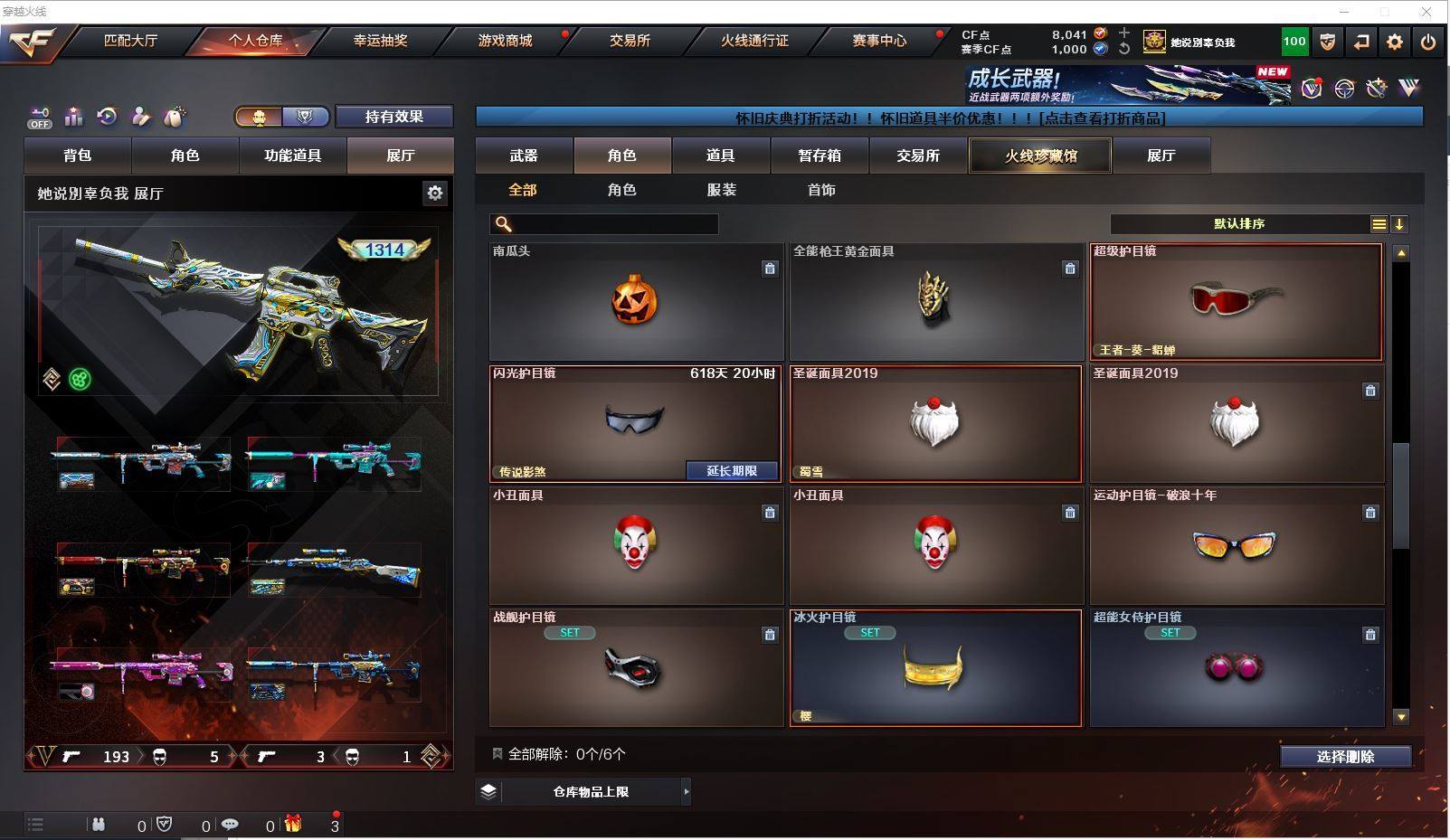Open 火线通行证 battle pass
The width and height of the screenshot is (1450, 840).
coord(754,41)
